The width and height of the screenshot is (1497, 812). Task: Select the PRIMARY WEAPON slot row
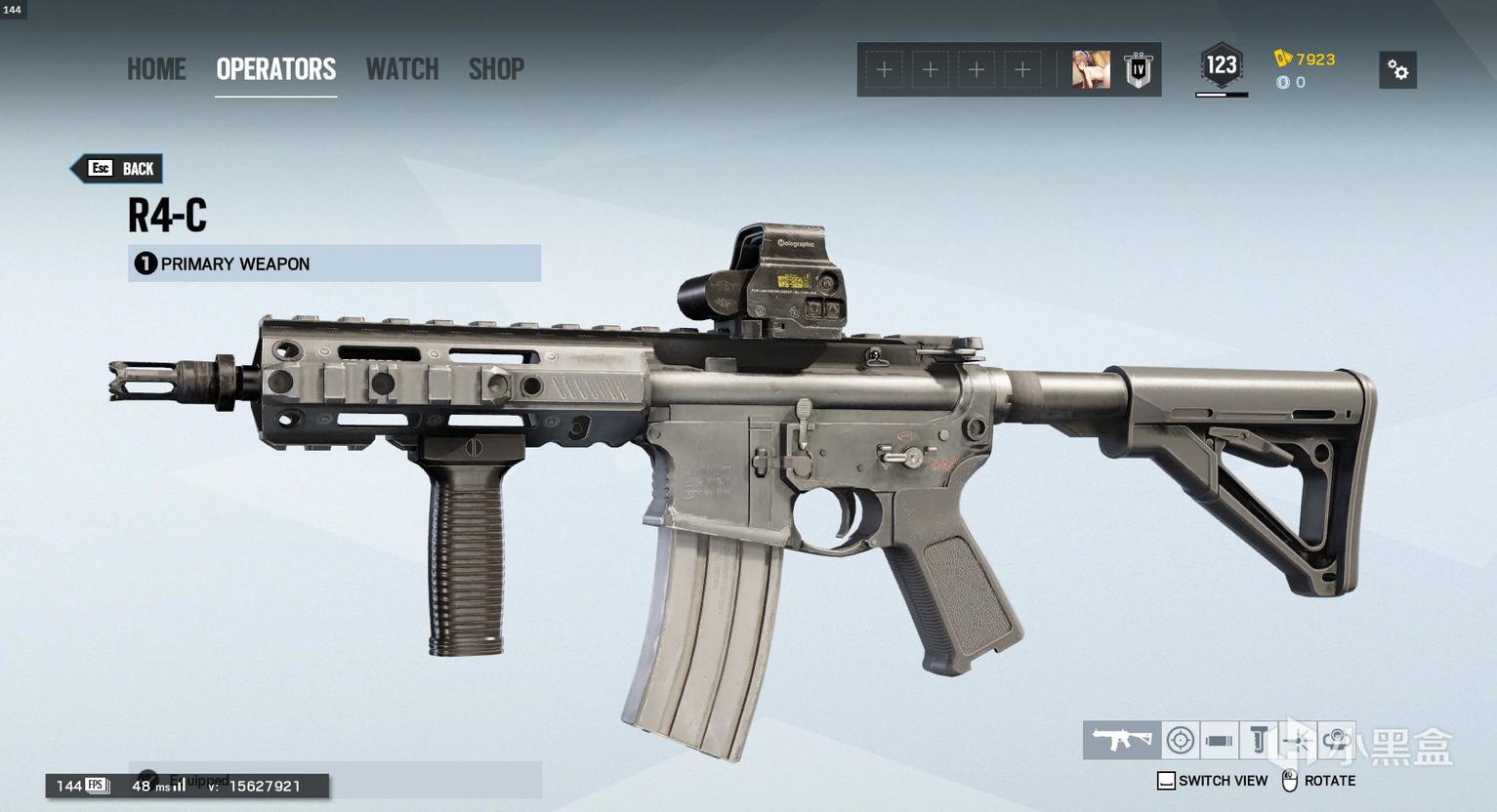334,264
